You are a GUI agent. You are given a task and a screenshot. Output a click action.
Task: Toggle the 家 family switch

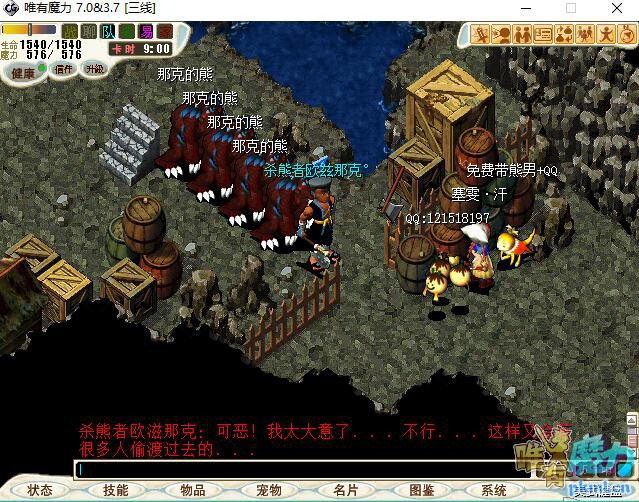pos(164,32)
